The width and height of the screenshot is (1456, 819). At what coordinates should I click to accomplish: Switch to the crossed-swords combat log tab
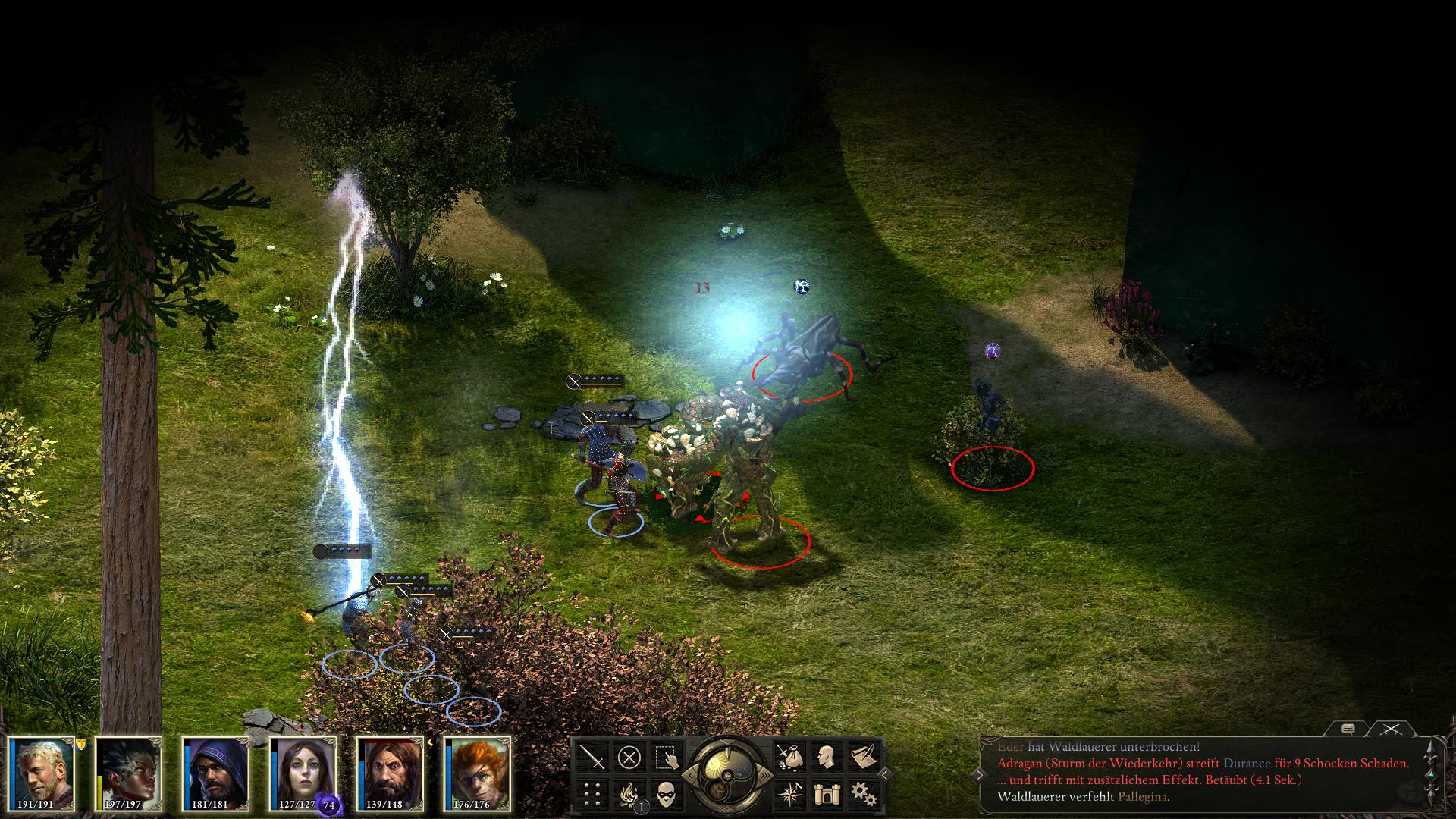point(1391,730)
